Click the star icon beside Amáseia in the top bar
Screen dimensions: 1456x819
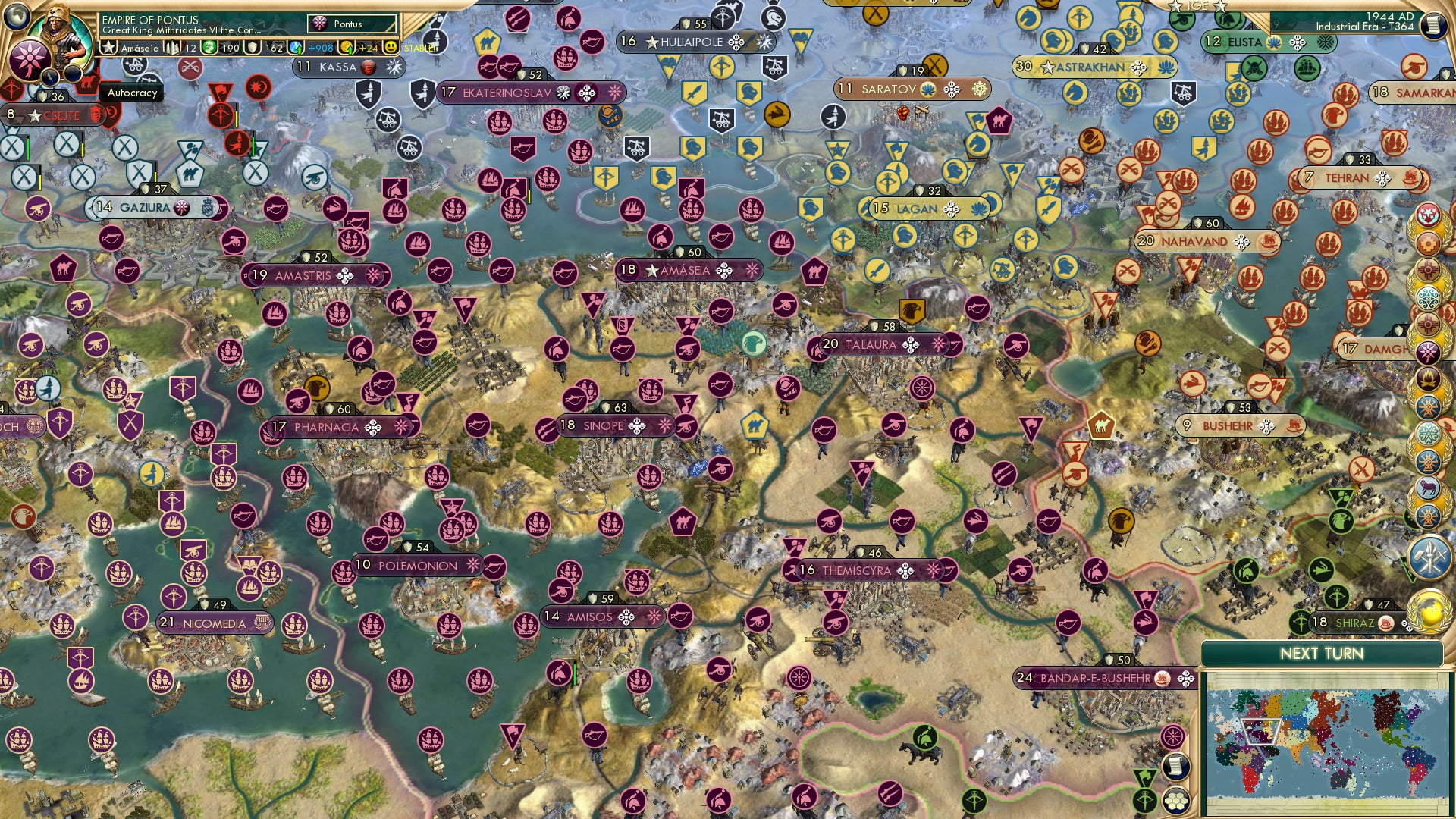[108, 47]
